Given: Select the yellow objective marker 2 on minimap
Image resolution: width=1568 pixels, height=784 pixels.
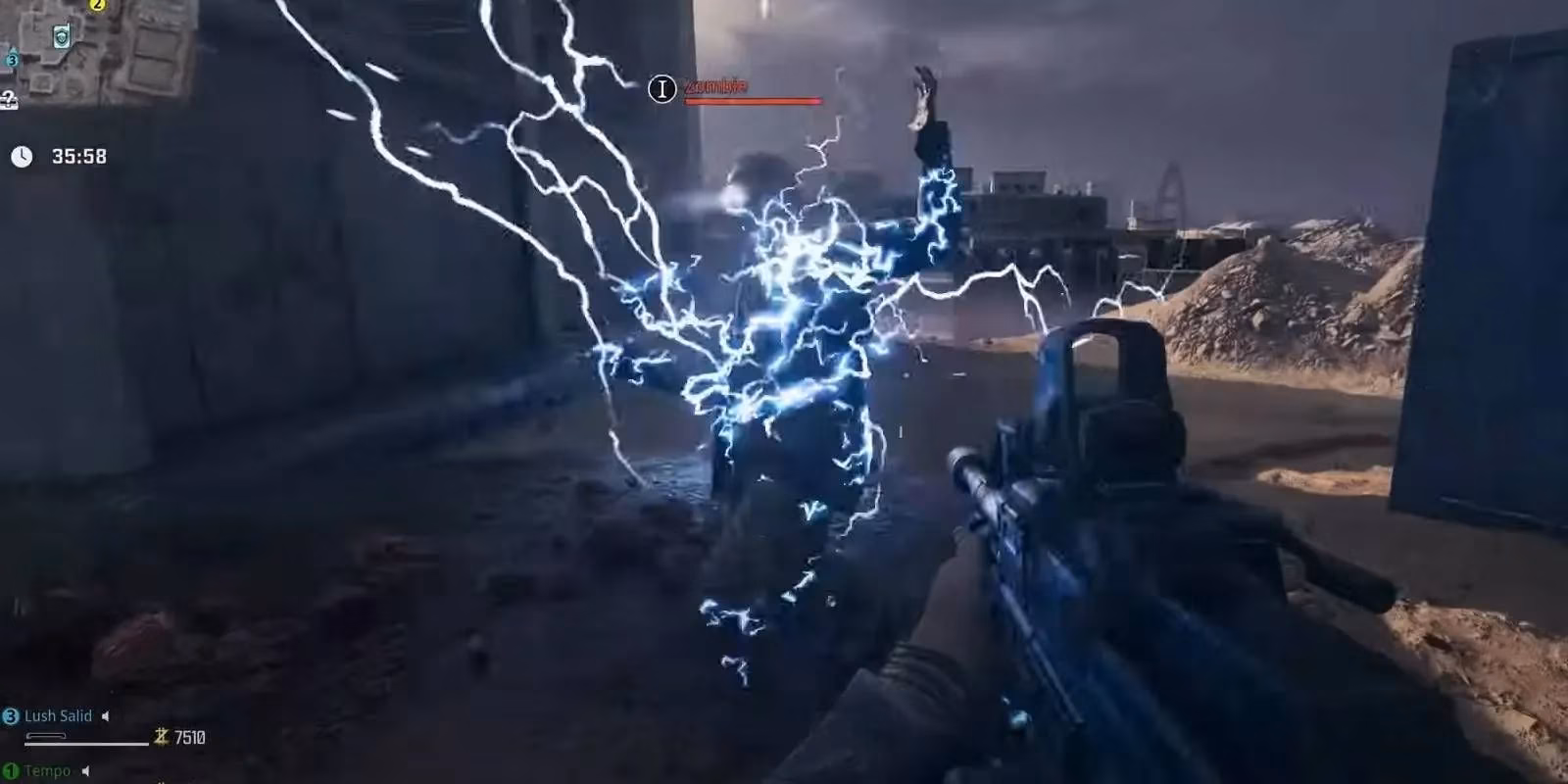Looking at the screenshot, I should click(x=97, y=5).
